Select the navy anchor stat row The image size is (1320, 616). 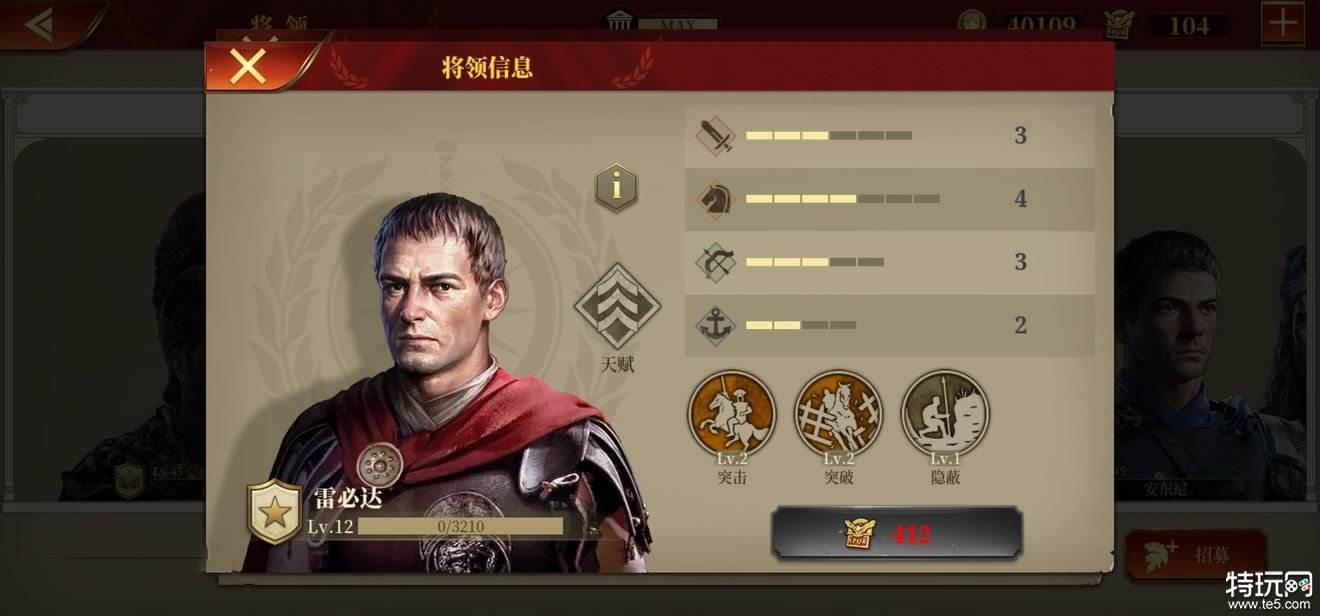pyautogui.click(x=888, y=325)
